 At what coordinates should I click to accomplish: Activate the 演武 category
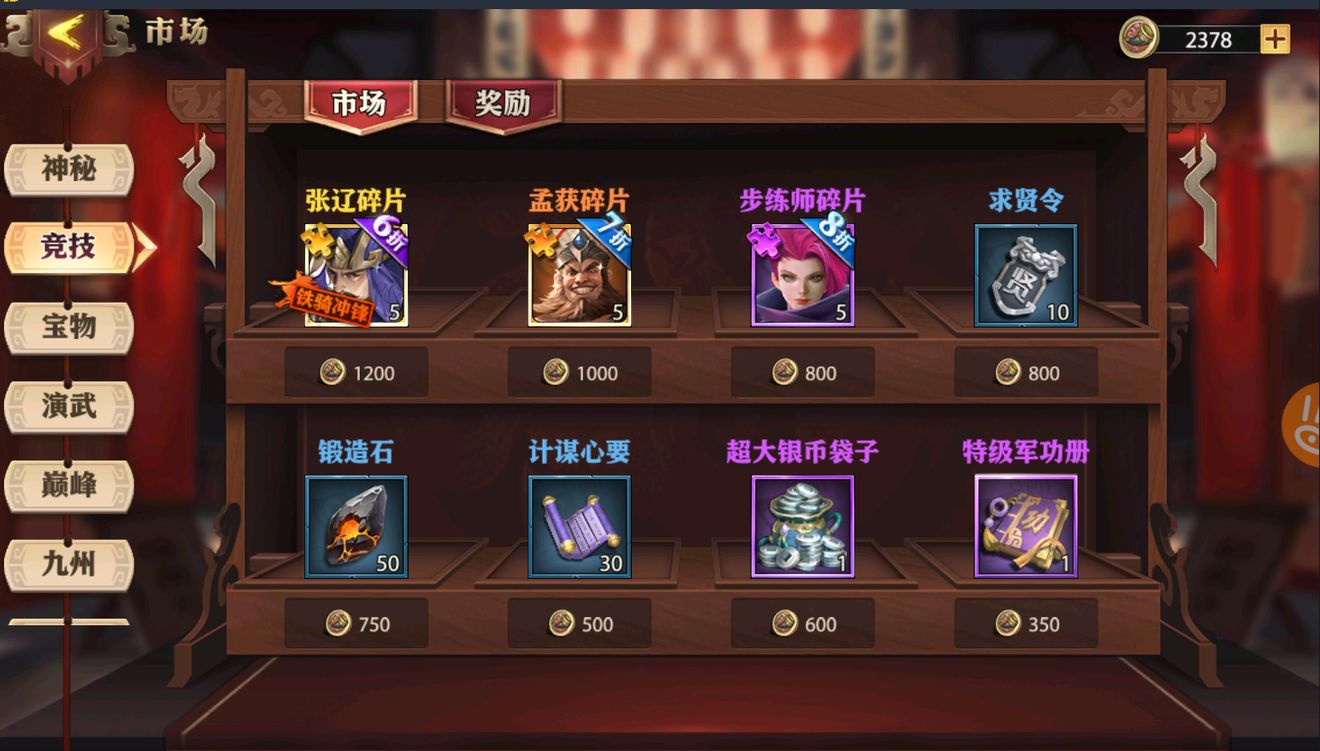(70, 406)
